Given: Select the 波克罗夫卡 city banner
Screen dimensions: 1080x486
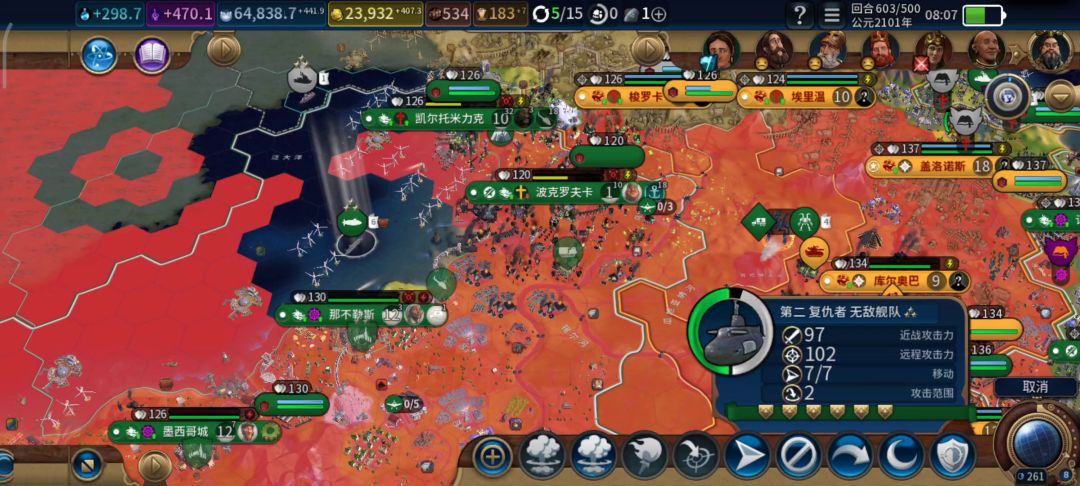Looking at the screenshot, I should [563, 191].
